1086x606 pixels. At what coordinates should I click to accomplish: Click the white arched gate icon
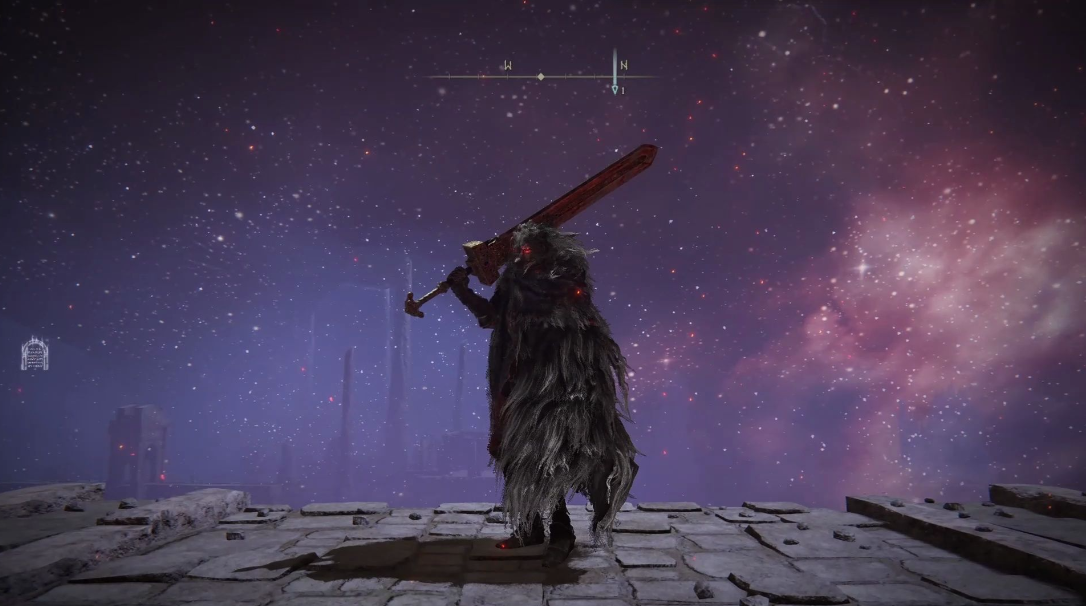(35, 353)
